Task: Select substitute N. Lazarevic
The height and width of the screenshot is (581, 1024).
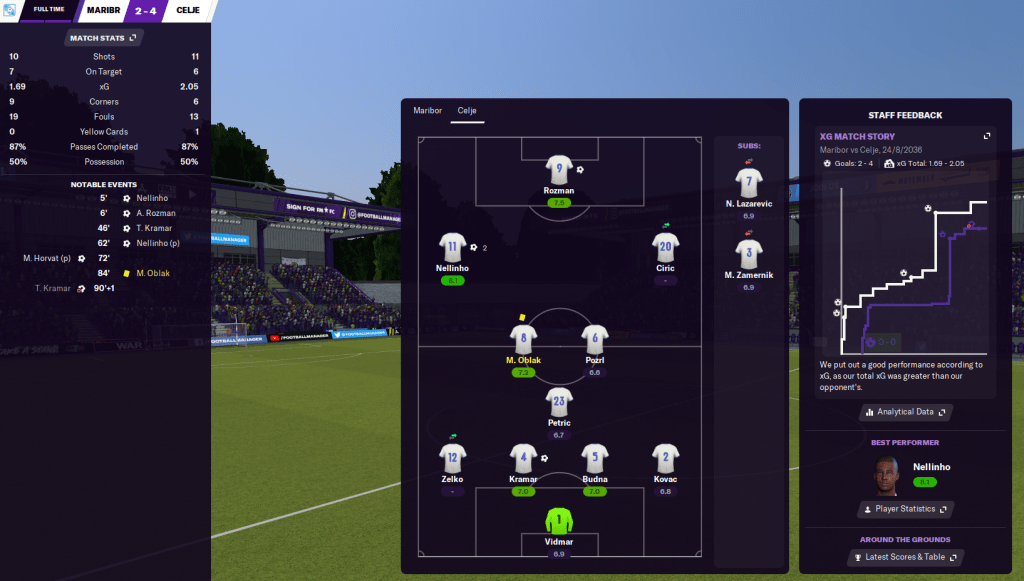Action: coord(749,183)
